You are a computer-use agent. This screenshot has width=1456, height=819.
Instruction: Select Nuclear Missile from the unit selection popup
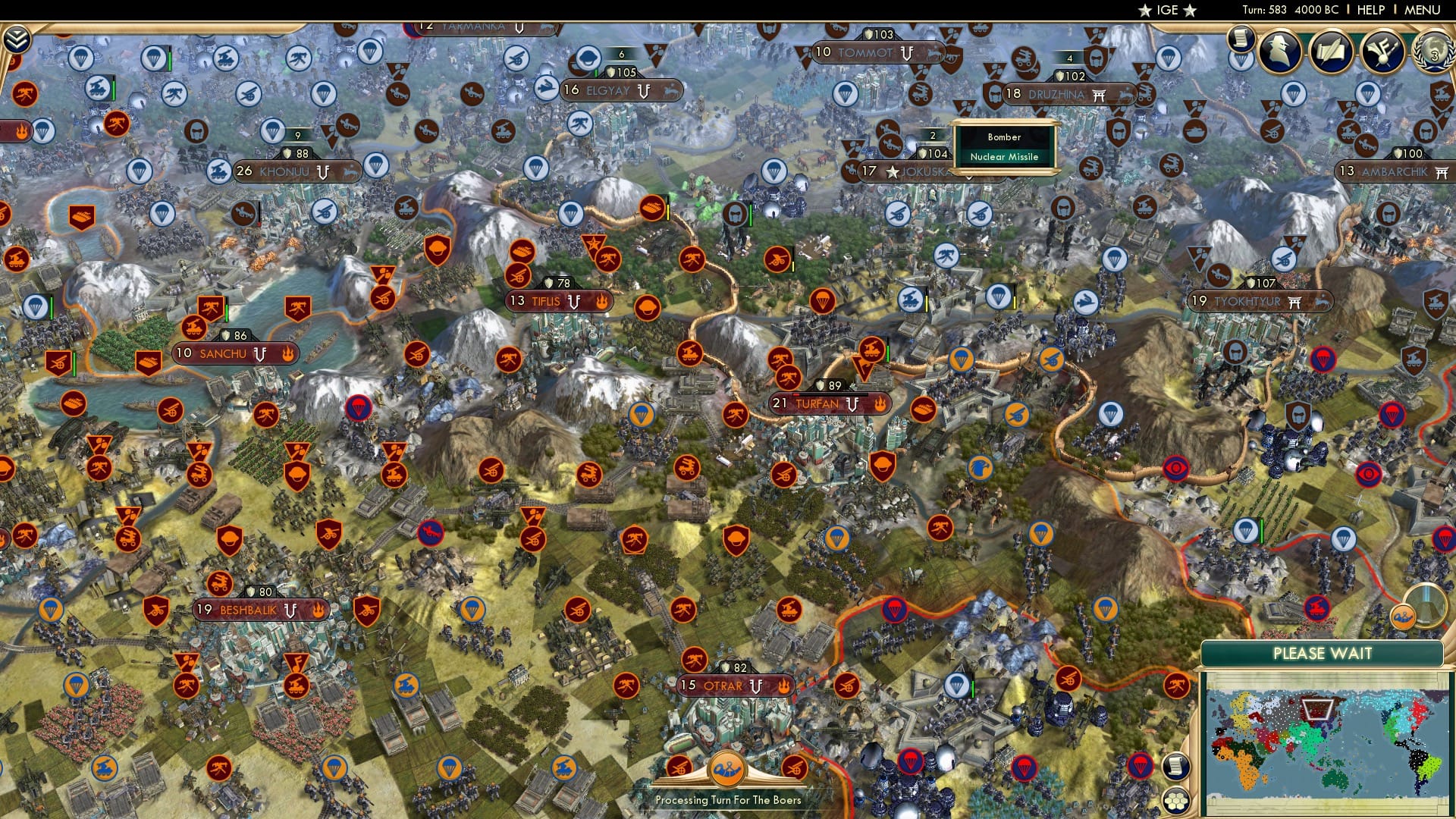[x=1005, y=158]
